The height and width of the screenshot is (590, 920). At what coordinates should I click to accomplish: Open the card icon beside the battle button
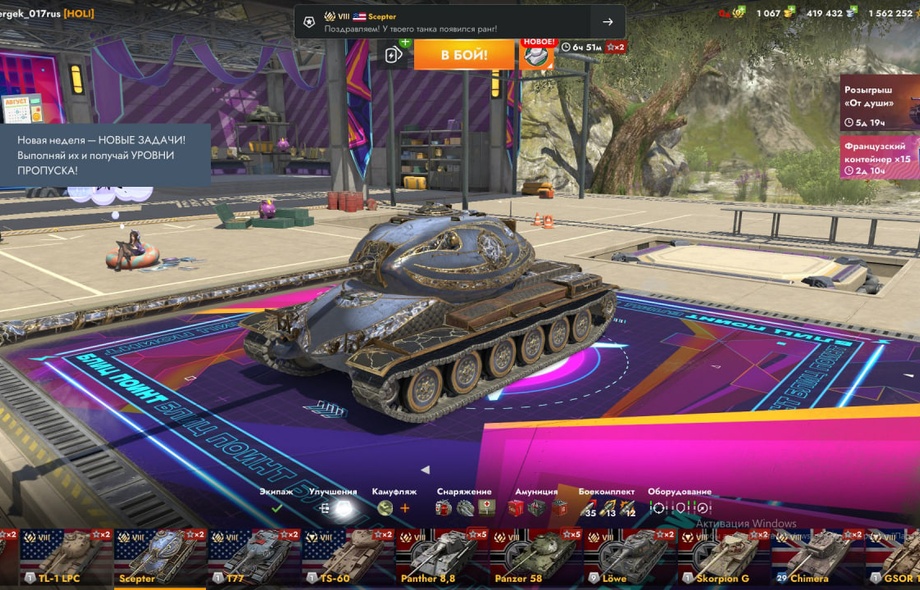(395, 55)
